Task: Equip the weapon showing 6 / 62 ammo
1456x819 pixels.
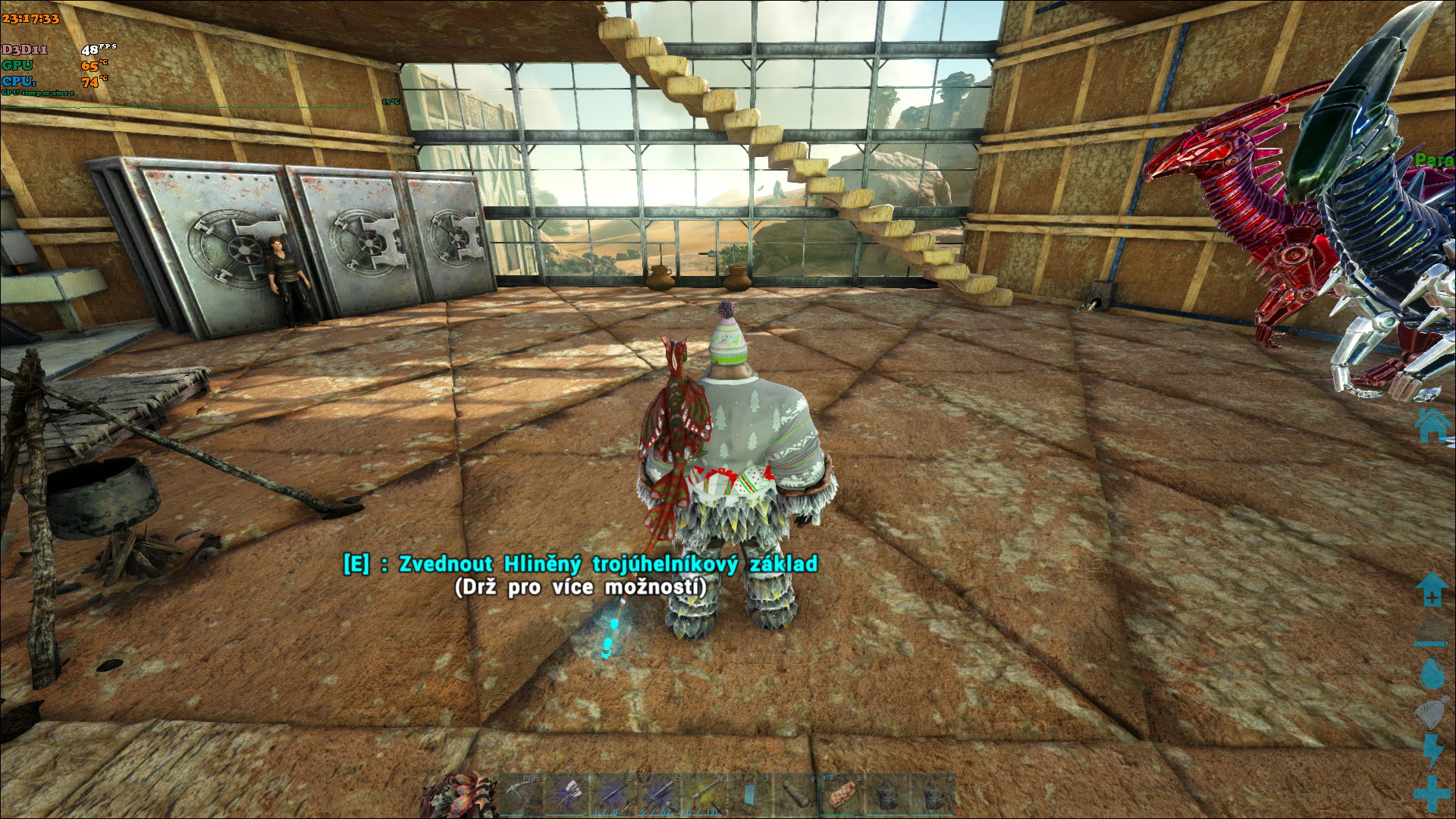Action: pyautogui.click(x=657, y=795)
